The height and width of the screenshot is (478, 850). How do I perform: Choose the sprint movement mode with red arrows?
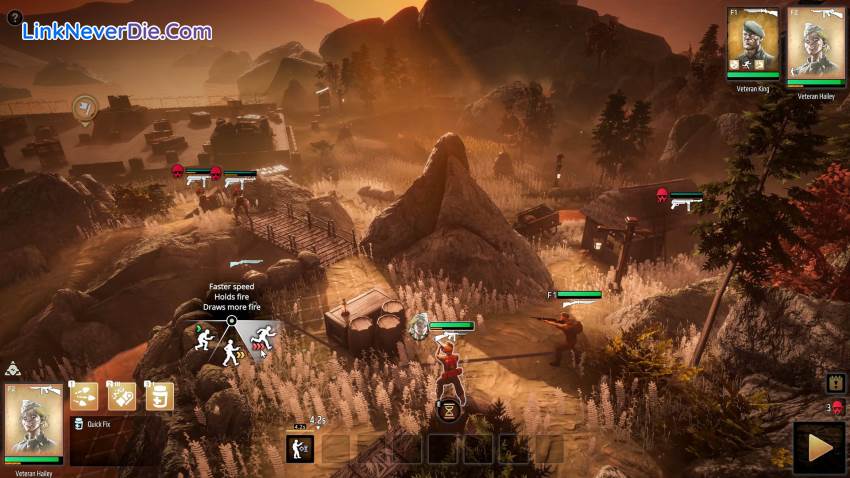(x=263, y=338)
